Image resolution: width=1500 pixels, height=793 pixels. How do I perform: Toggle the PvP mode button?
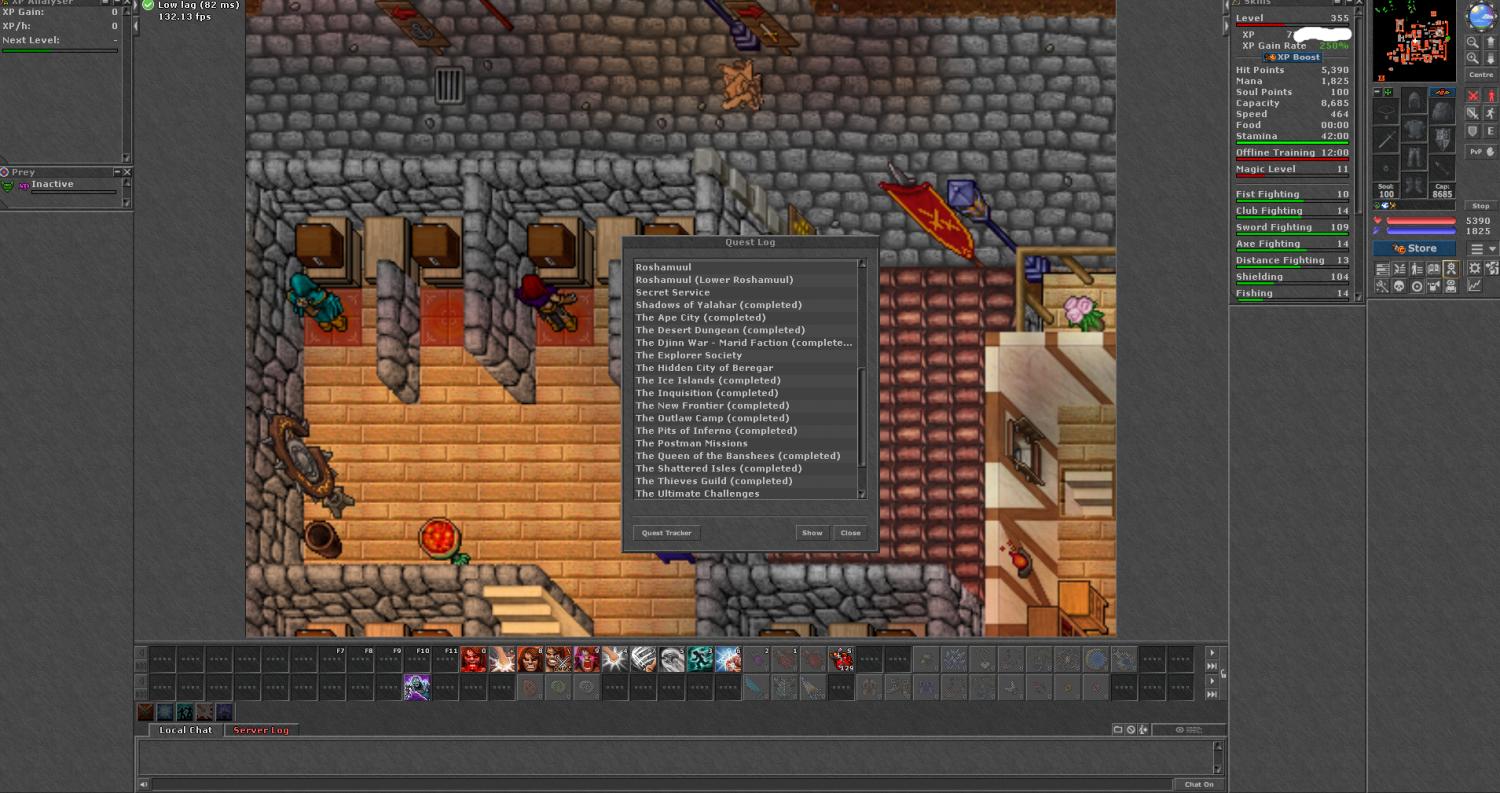pyautogui.click(x=1480, y=152)
